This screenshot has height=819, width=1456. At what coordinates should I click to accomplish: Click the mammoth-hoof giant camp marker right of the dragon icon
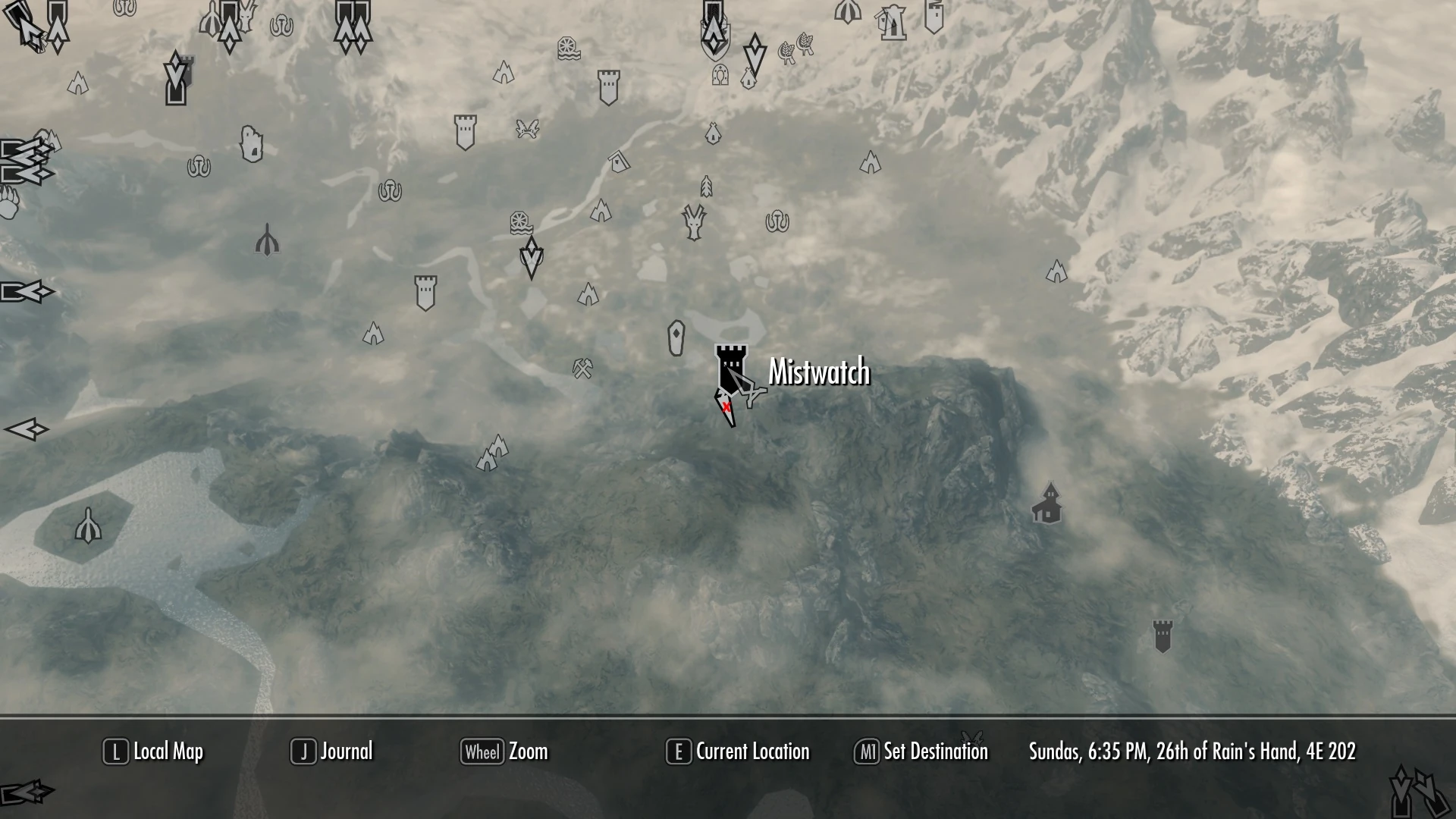pyautogui.click(x=777, y=221)
